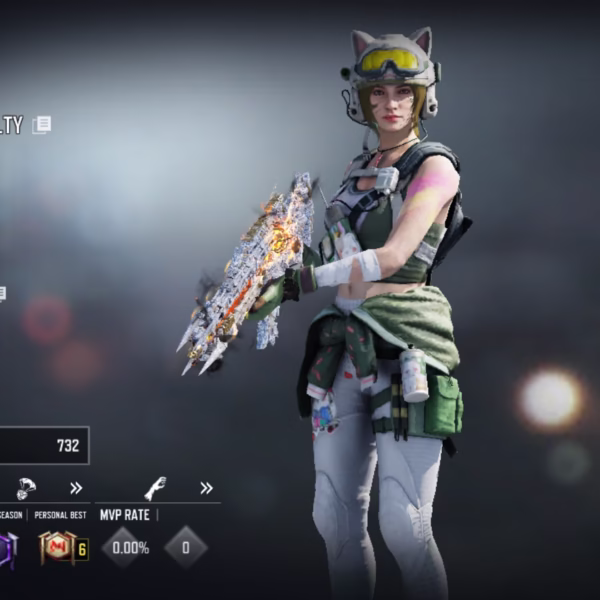Image resolution: width=600 pixels, height=600 pixels.
Task: Click the parachute icon above Personal Best
Action: [27, 487]
